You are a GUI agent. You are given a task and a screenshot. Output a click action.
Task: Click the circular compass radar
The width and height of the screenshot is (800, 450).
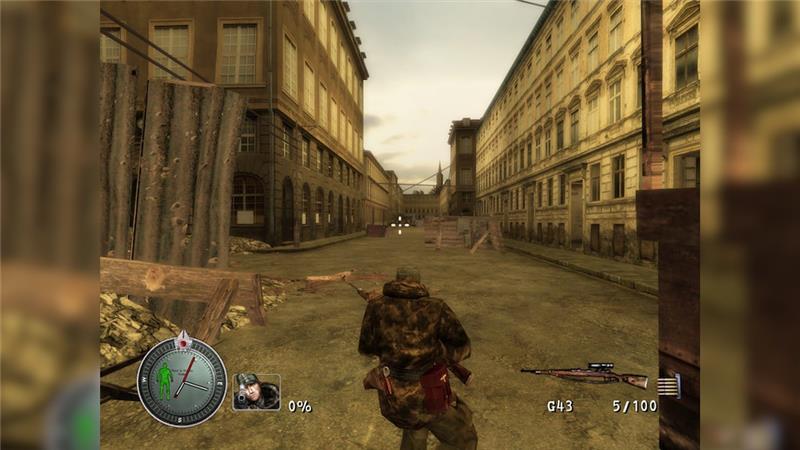point(181,381)
